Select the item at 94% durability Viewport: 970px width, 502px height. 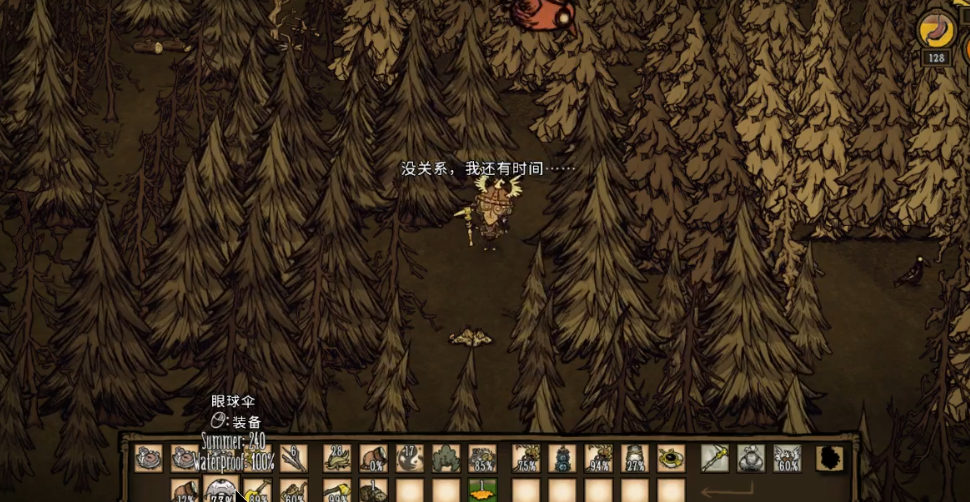pyautogui.click(x=599, y=458)
